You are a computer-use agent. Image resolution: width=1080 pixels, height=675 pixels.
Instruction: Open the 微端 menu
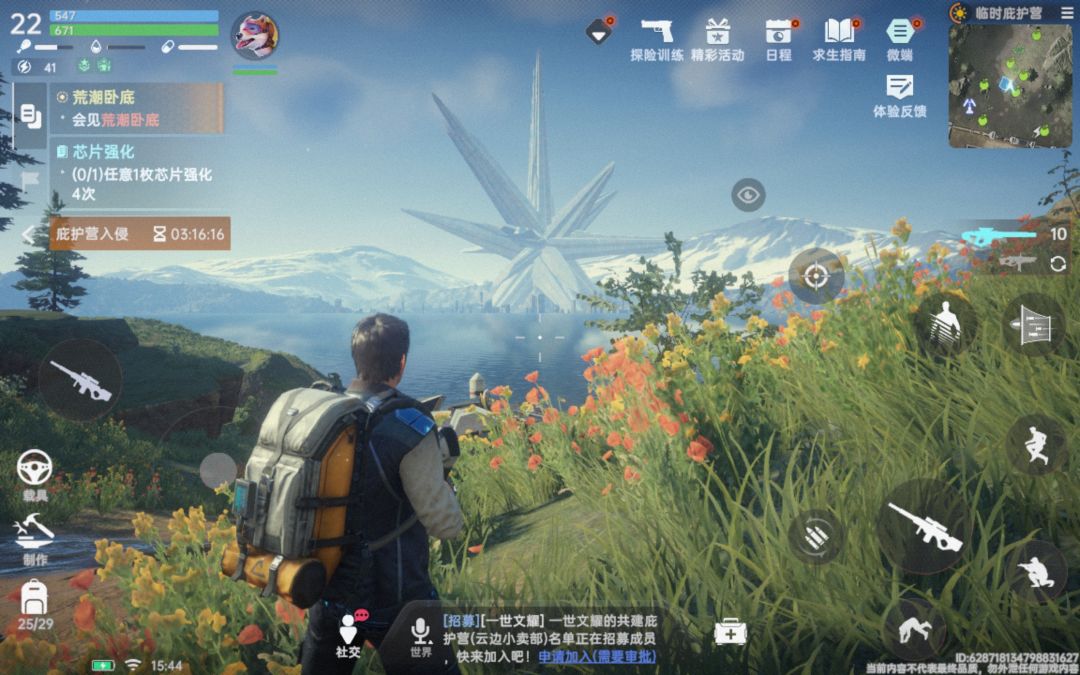(x=899, y=37)
